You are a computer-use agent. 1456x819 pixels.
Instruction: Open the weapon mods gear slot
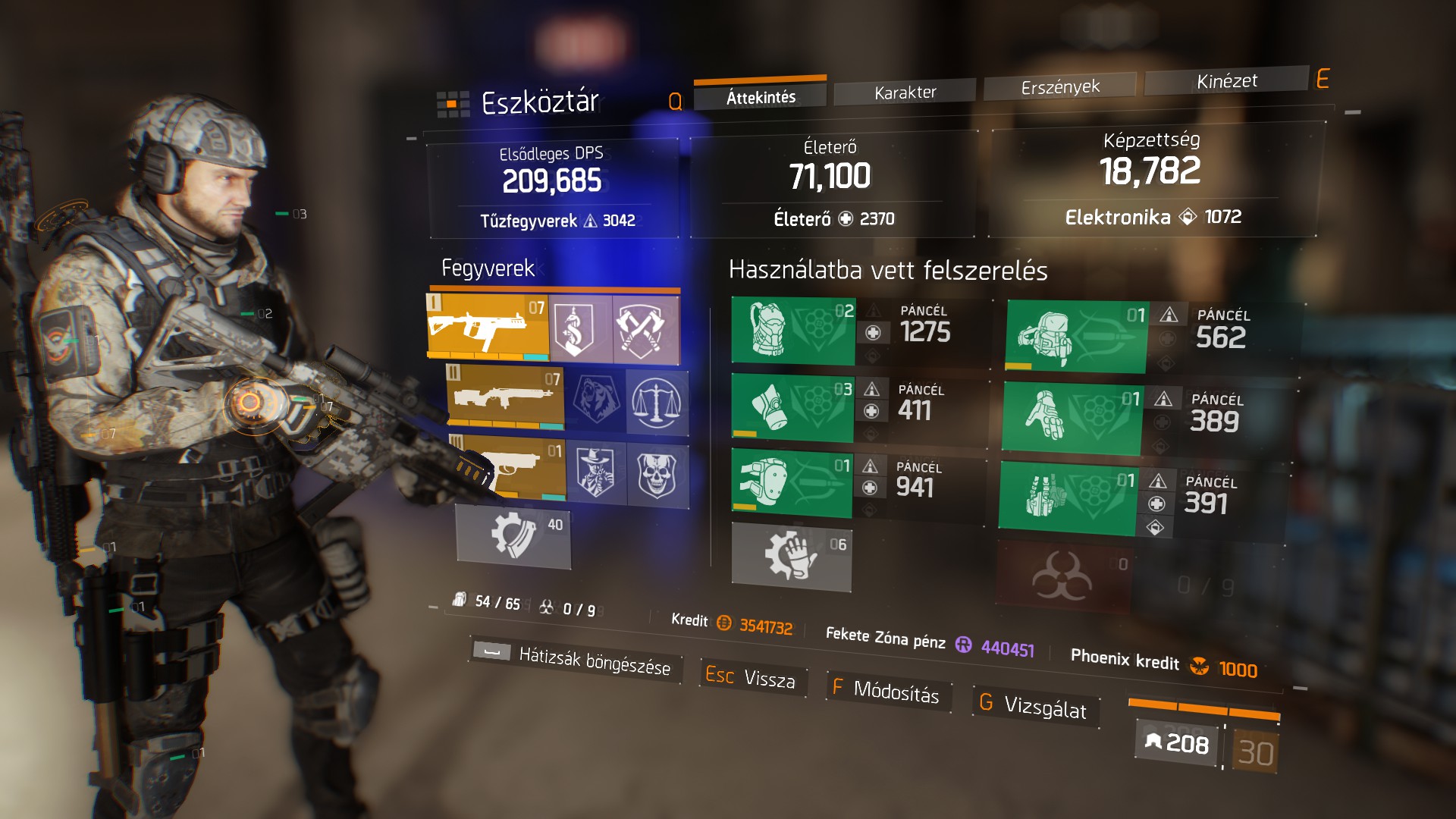tap(513, 536)
